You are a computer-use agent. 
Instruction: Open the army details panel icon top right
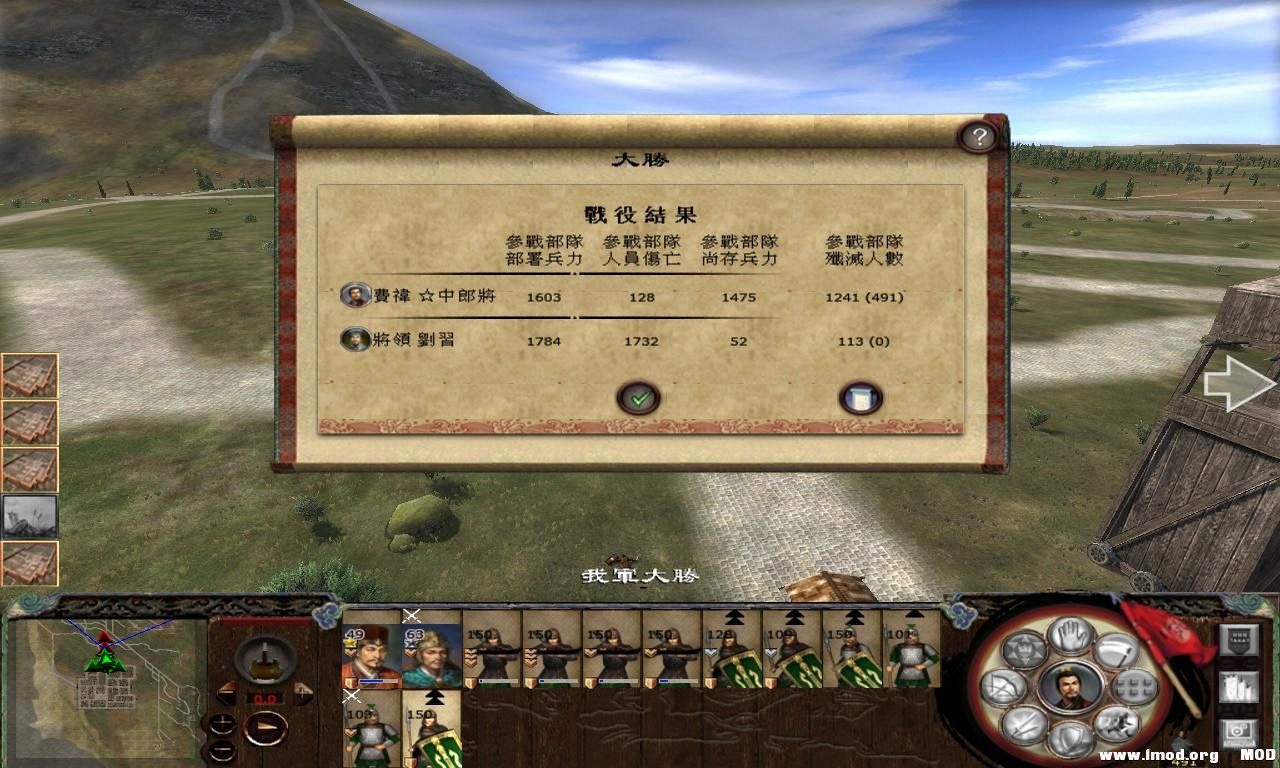coord(1238,638)
